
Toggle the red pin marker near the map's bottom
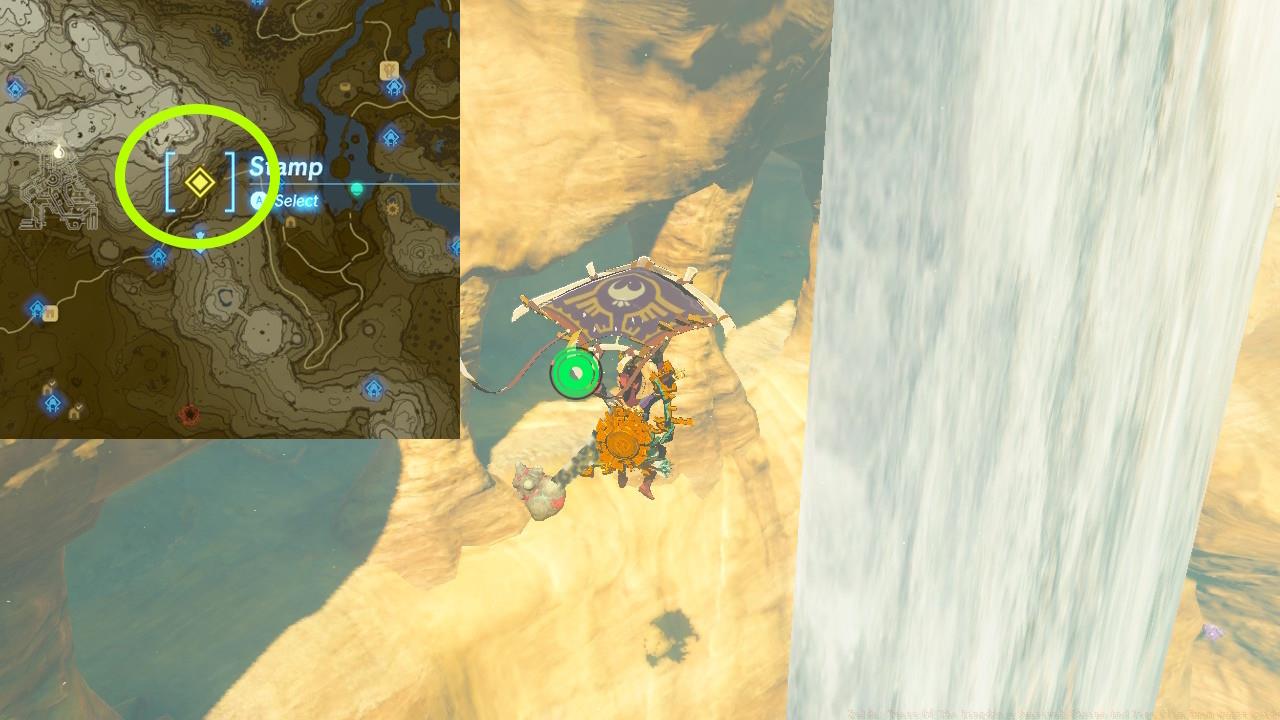(x=187, y=412)
